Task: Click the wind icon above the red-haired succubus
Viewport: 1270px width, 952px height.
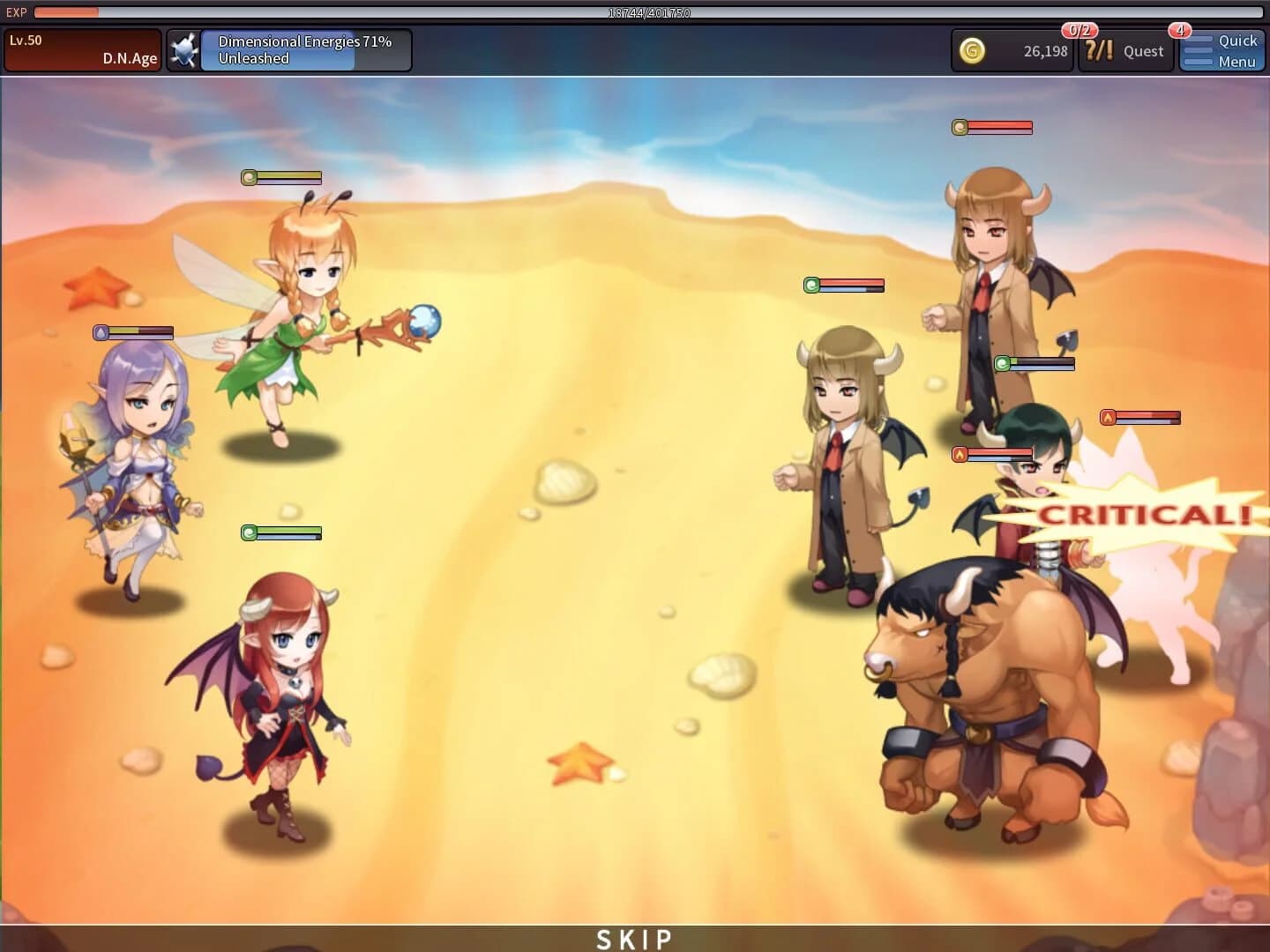Action: pos(250,532)
